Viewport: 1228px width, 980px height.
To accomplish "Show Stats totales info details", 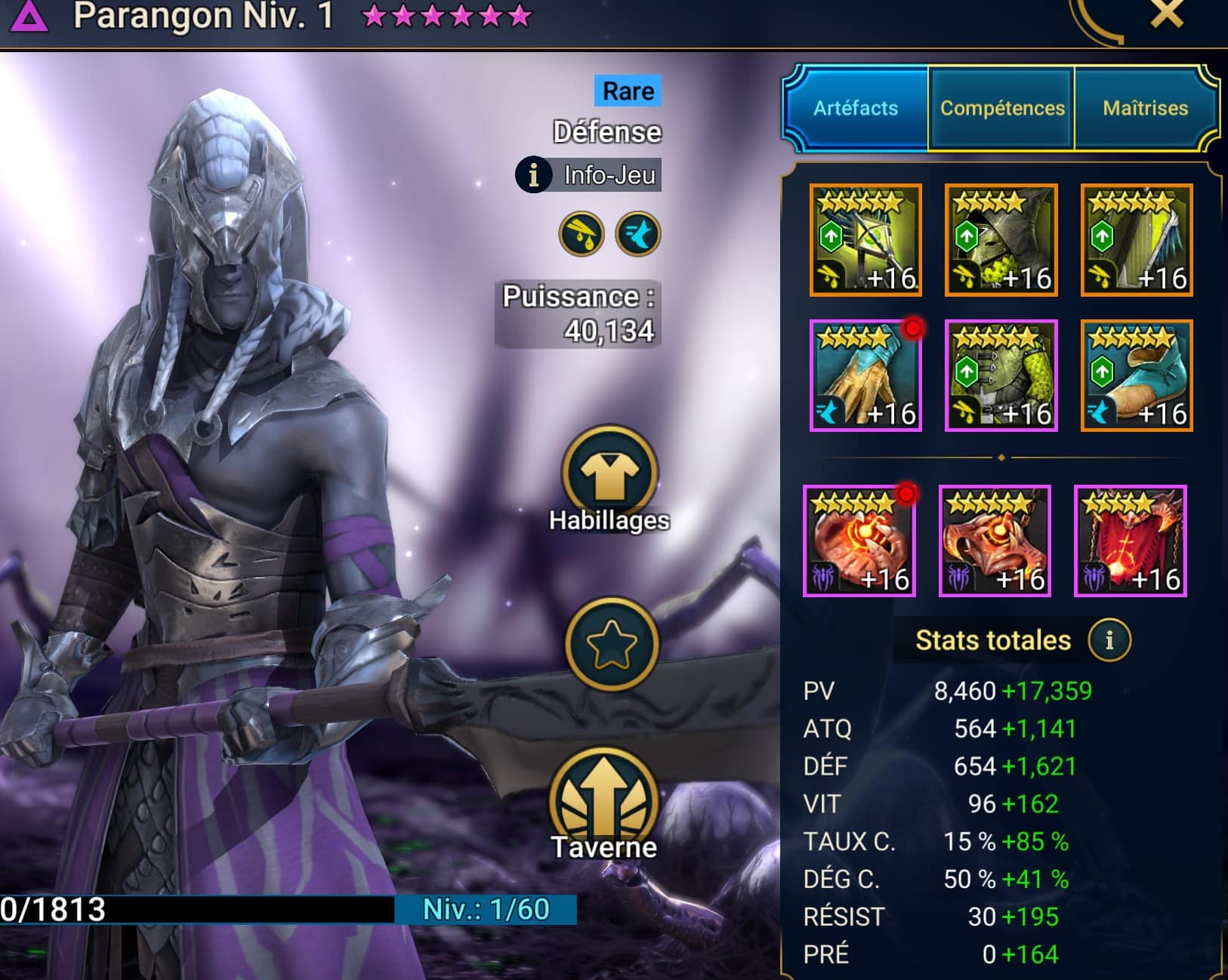I will pos(1109,640).
